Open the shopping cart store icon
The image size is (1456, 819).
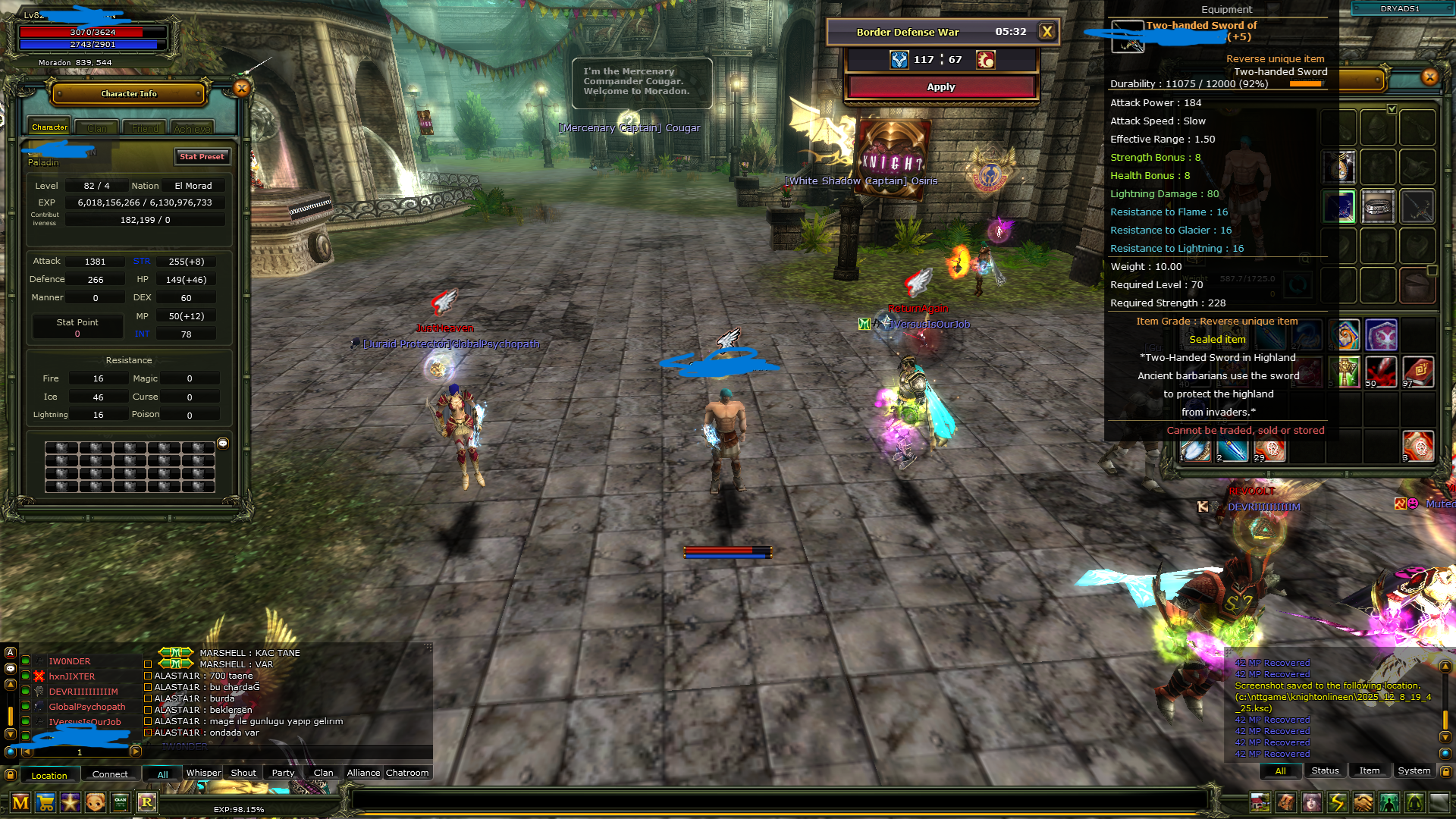[45, 802]
